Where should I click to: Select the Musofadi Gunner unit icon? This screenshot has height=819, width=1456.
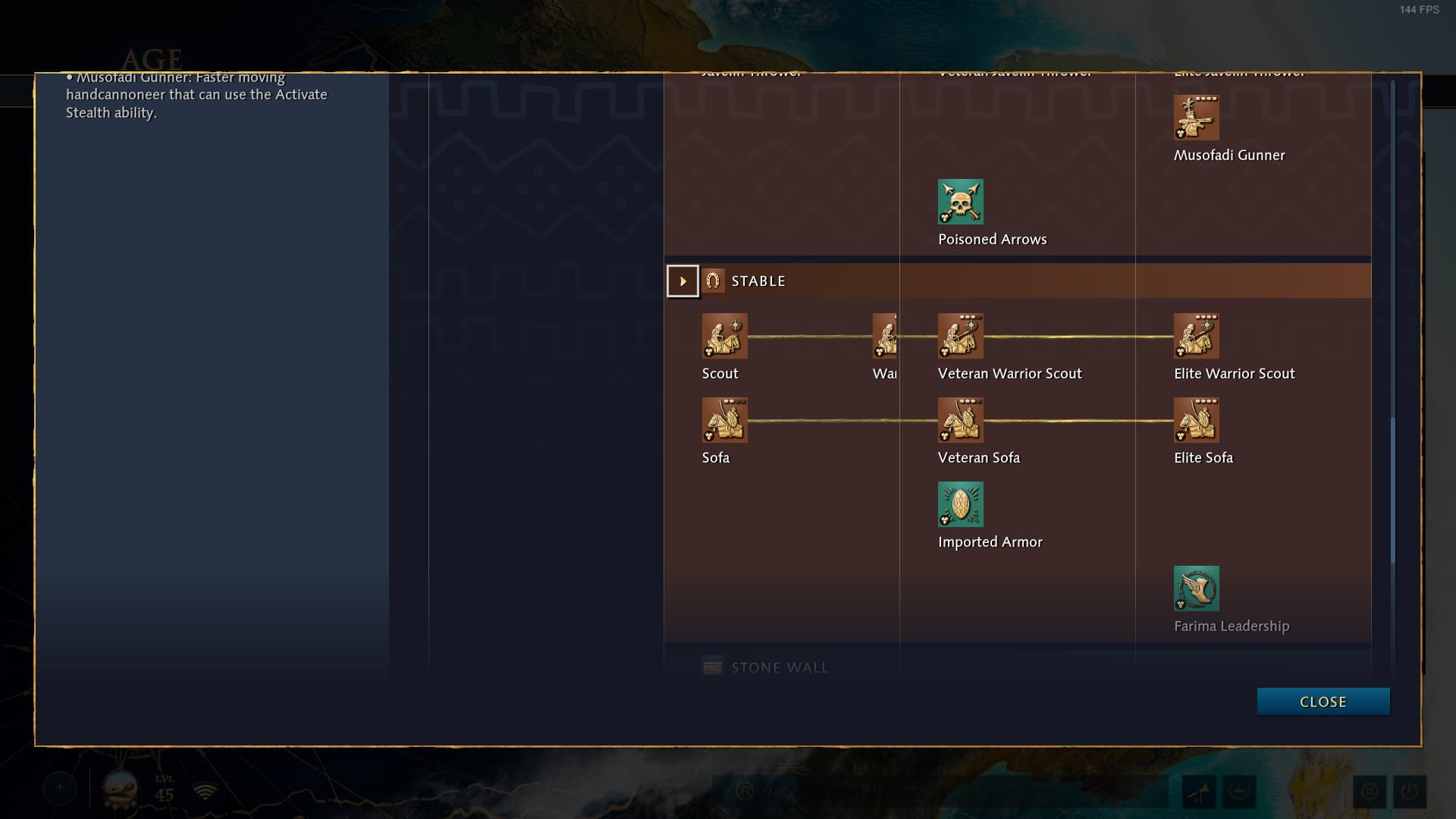click(x=1196, y=118)
